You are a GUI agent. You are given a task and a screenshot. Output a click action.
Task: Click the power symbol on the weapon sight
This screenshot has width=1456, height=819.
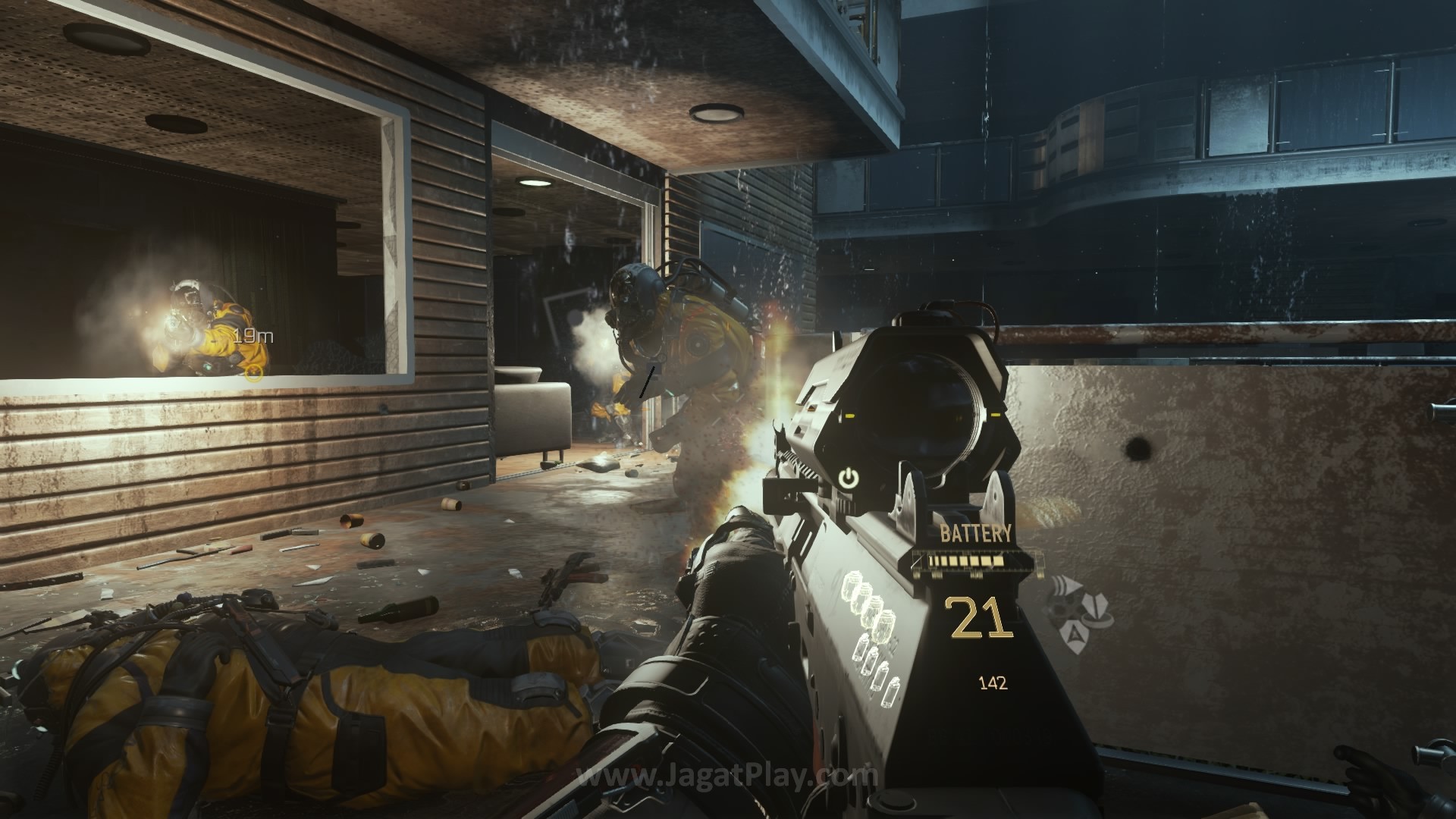pos(849,478)
